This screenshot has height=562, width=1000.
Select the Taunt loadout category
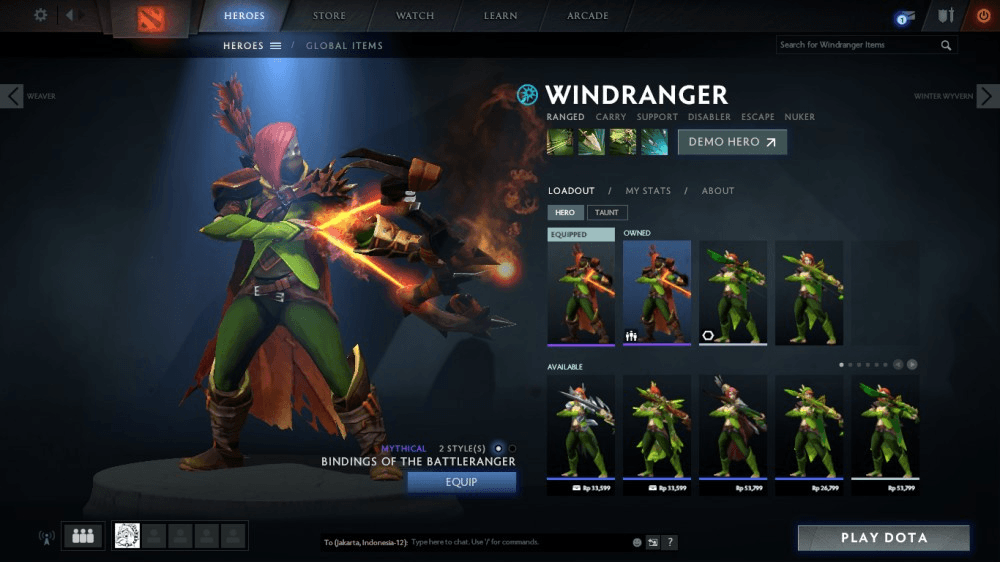[x=606, y=212]
